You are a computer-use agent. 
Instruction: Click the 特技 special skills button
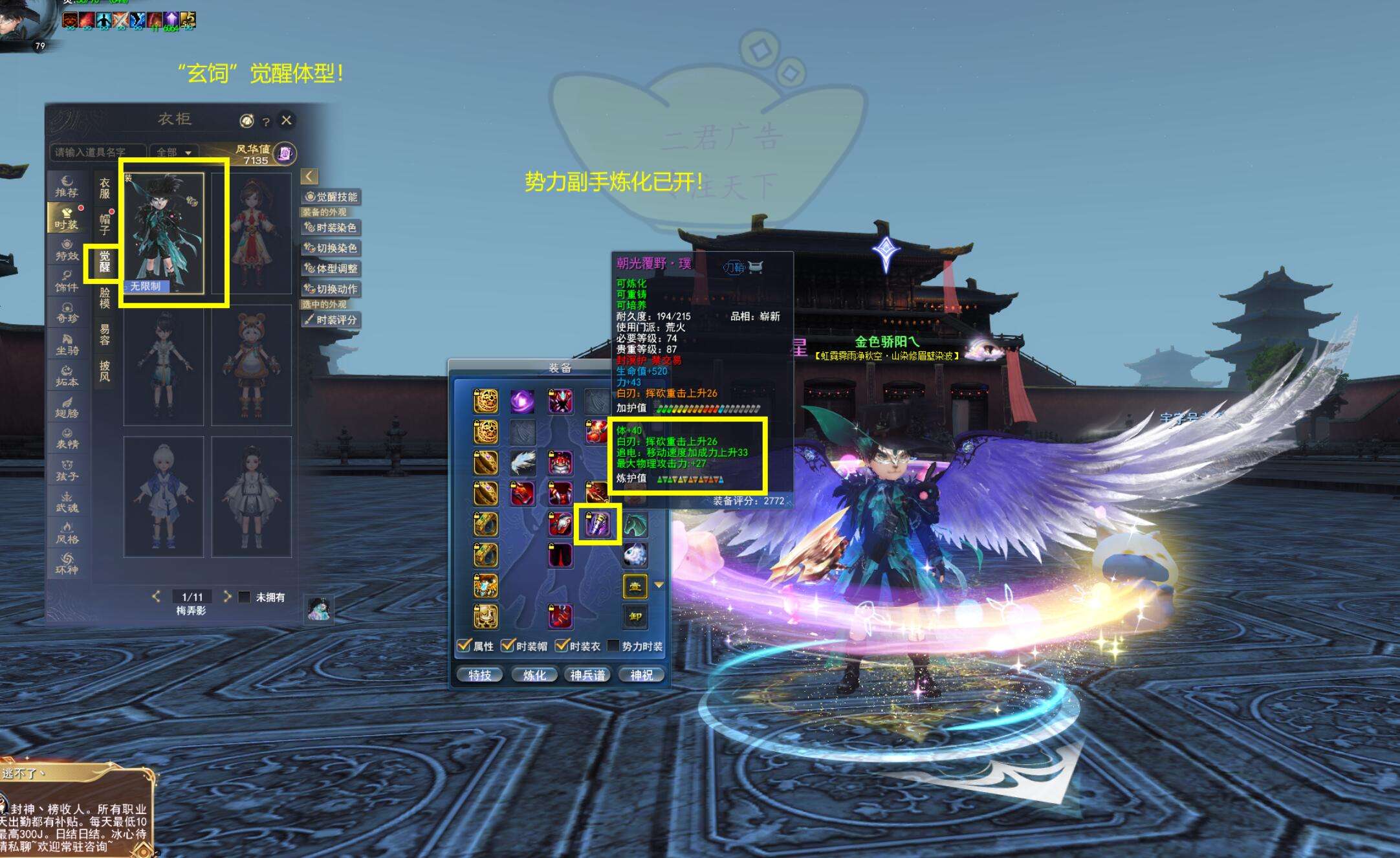click(x=479, y=675)
